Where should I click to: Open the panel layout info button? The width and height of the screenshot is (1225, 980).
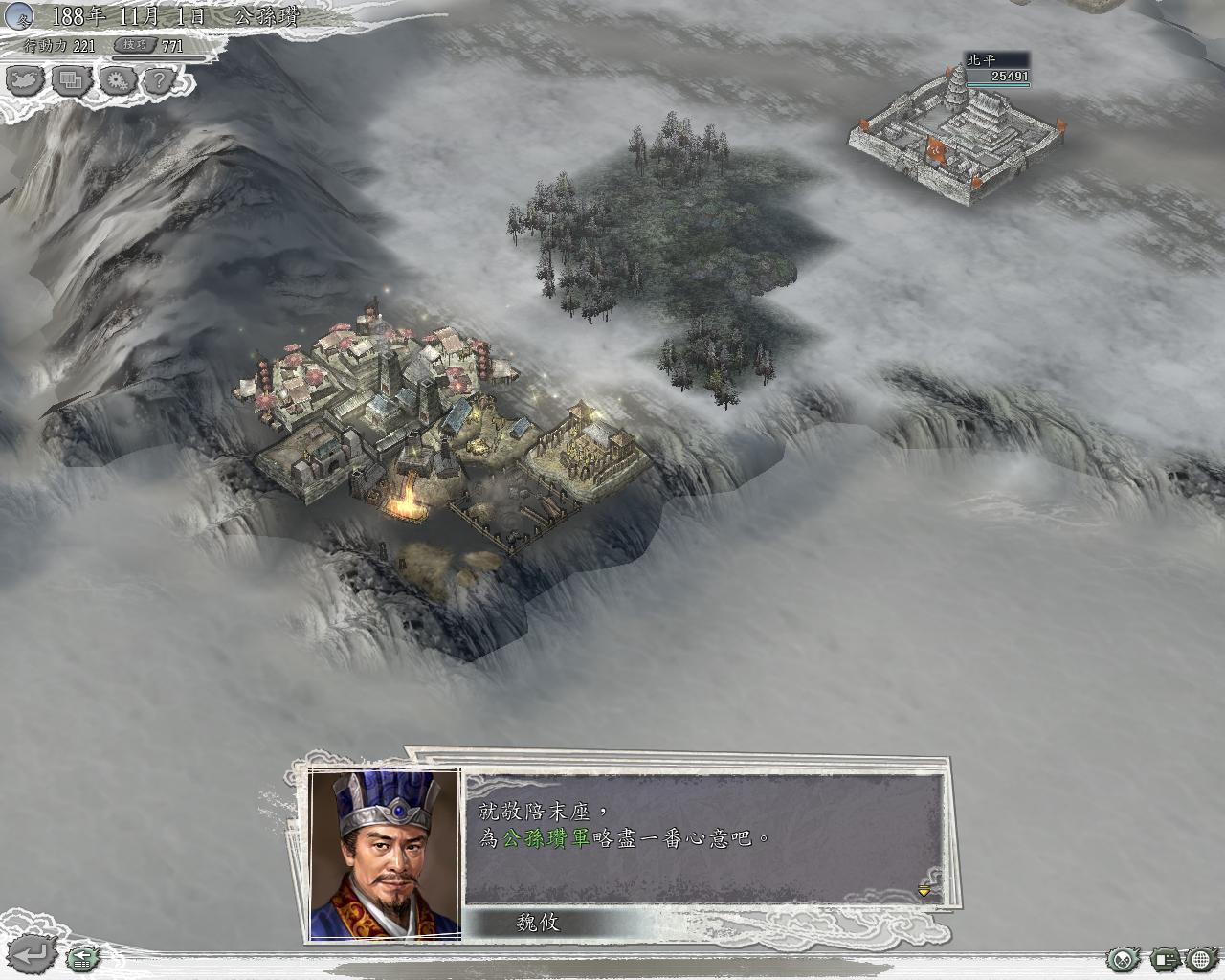click(x=1165, y=958)
